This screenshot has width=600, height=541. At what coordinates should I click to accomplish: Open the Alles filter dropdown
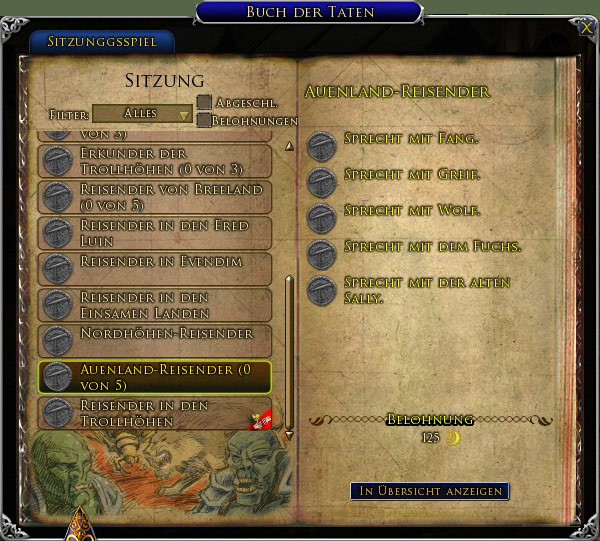142,114
